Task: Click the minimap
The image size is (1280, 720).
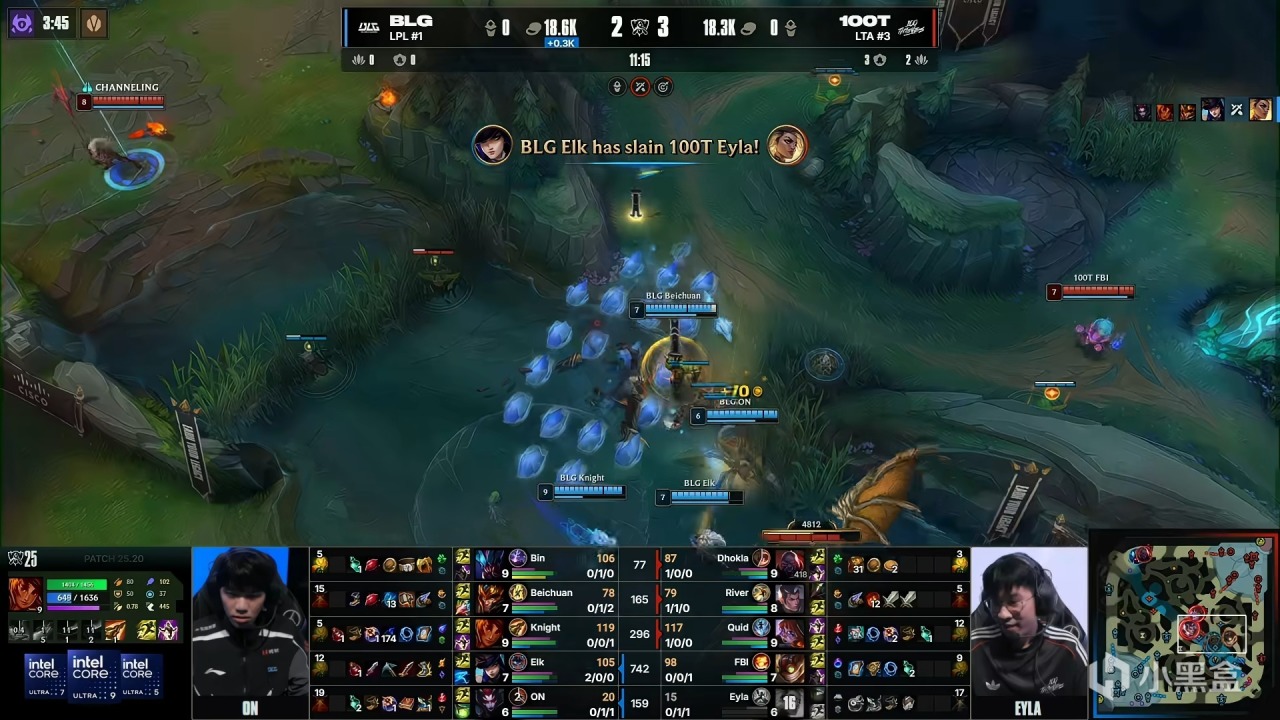Action: pyautogui.click(x=1184, y=625)
